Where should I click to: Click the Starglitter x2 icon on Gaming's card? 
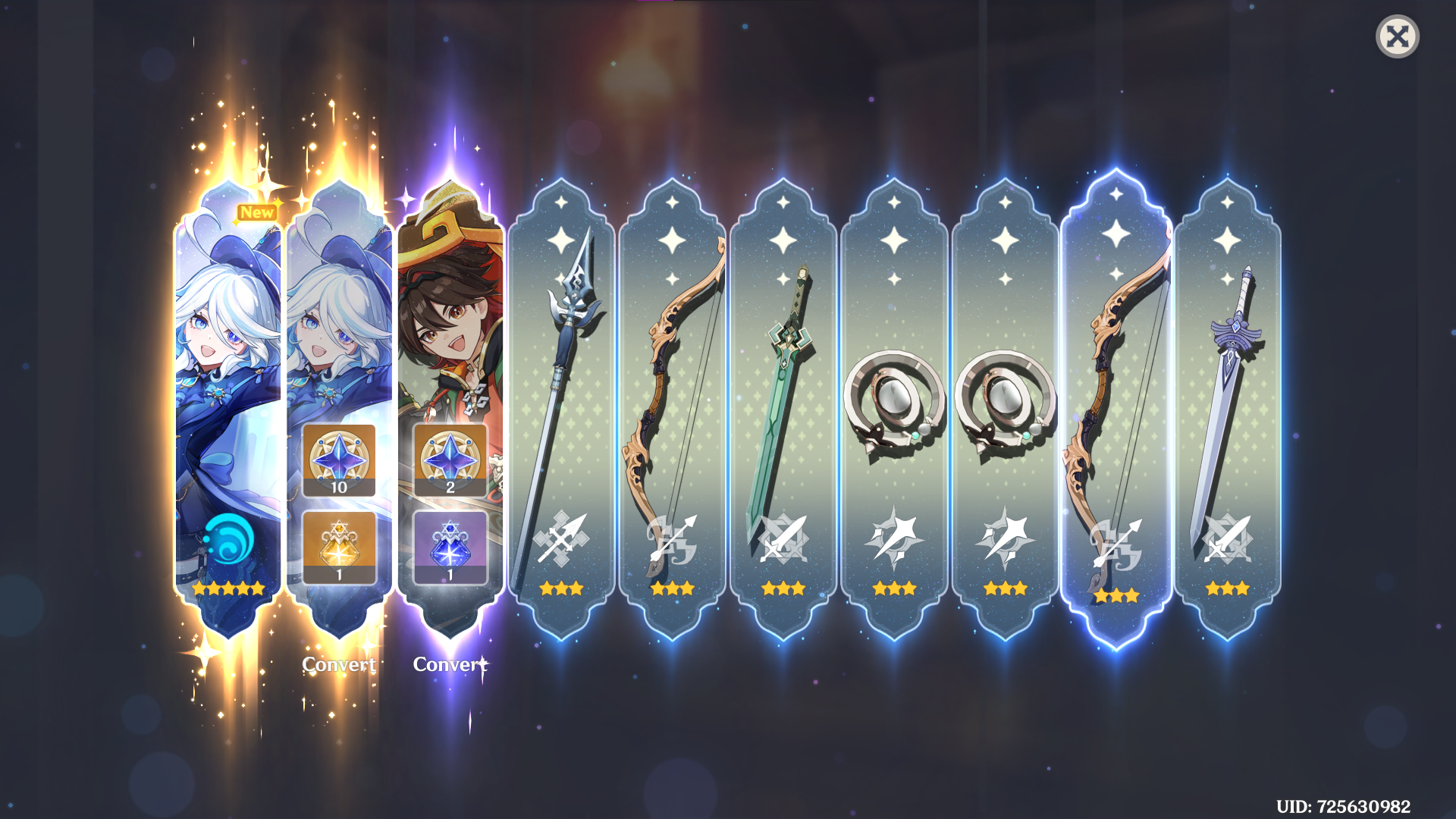point(450,459)
